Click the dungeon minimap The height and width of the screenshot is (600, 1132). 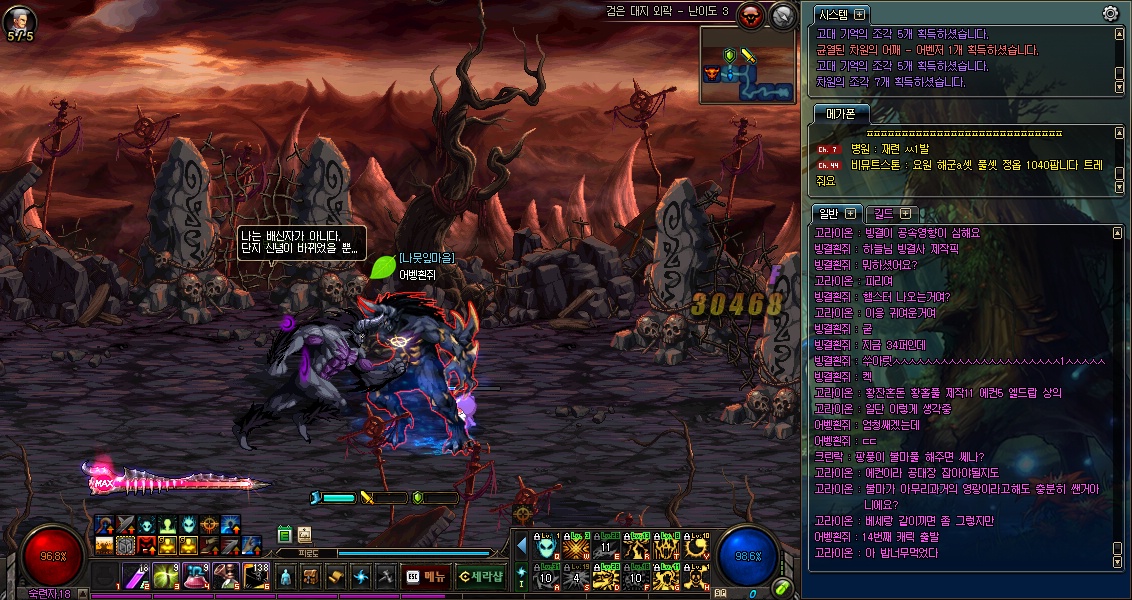click(x=747, y=65)
